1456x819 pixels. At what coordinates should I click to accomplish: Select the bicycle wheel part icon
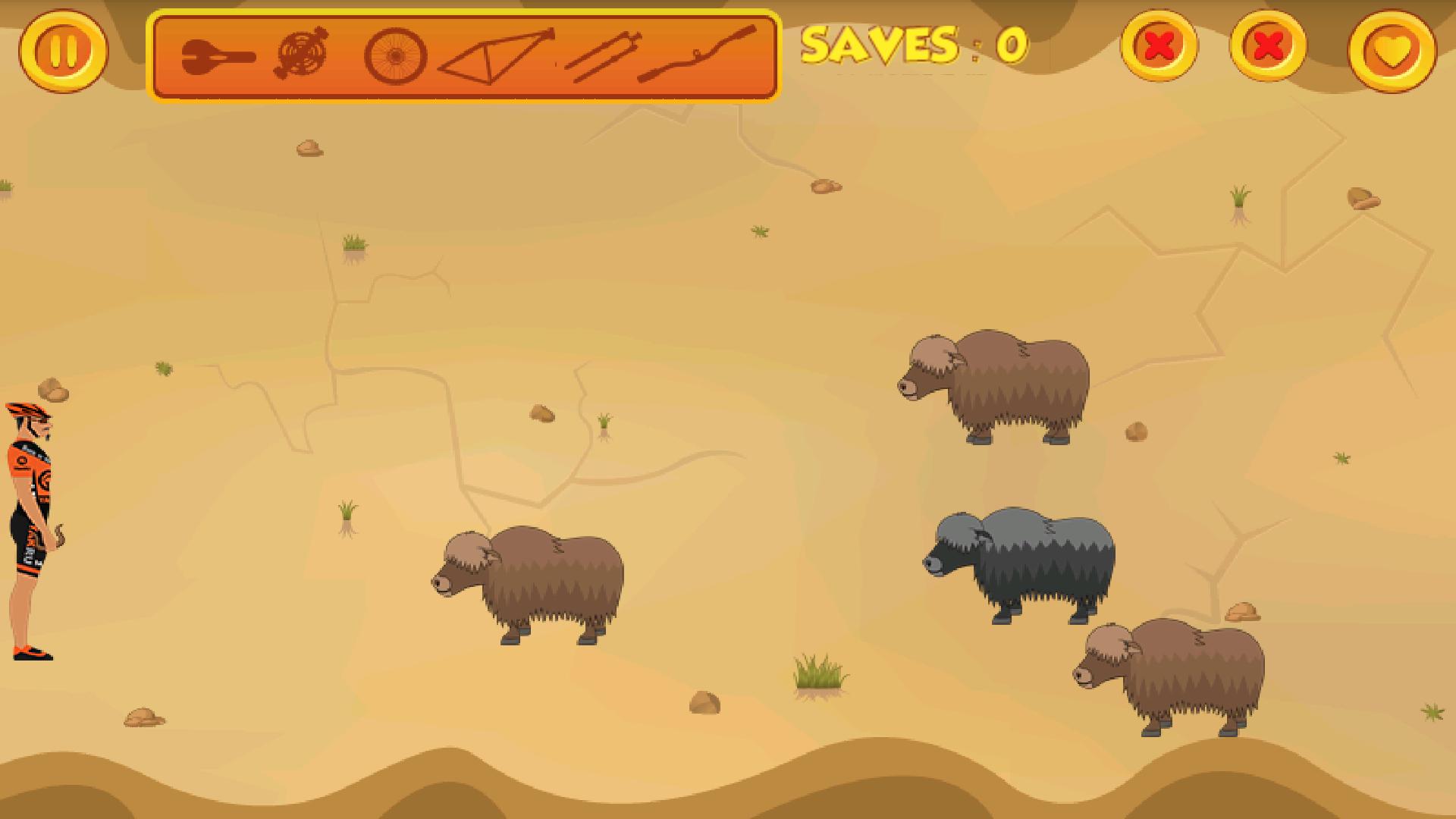[x=395, y=53]
